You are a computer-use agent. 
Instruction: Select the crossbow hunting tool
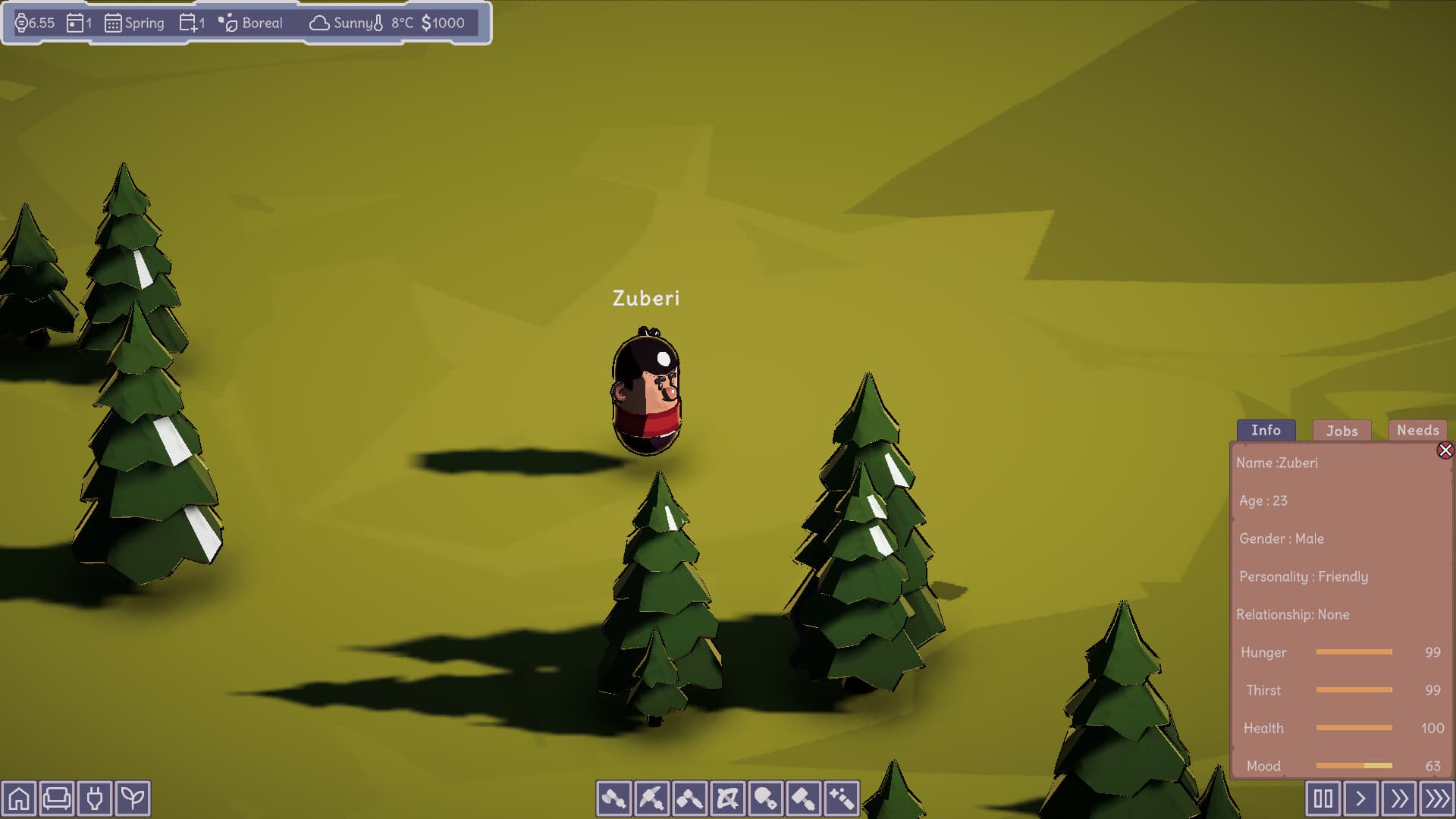(726, 799)
